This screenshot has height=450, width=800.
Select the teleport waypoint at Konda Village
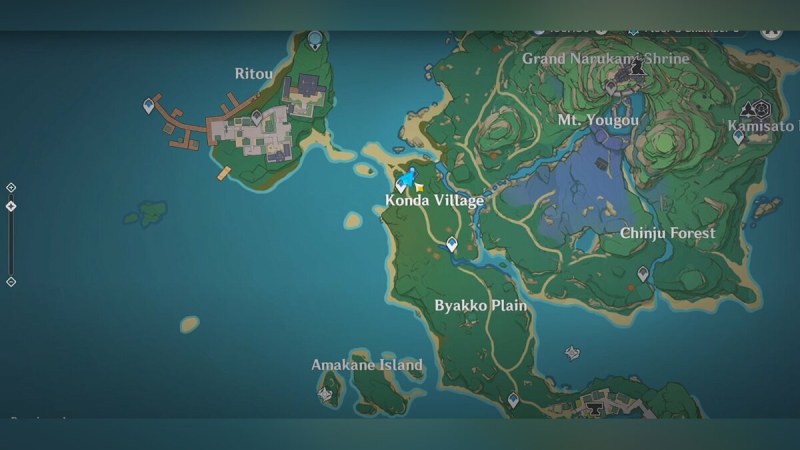(403, 184)
